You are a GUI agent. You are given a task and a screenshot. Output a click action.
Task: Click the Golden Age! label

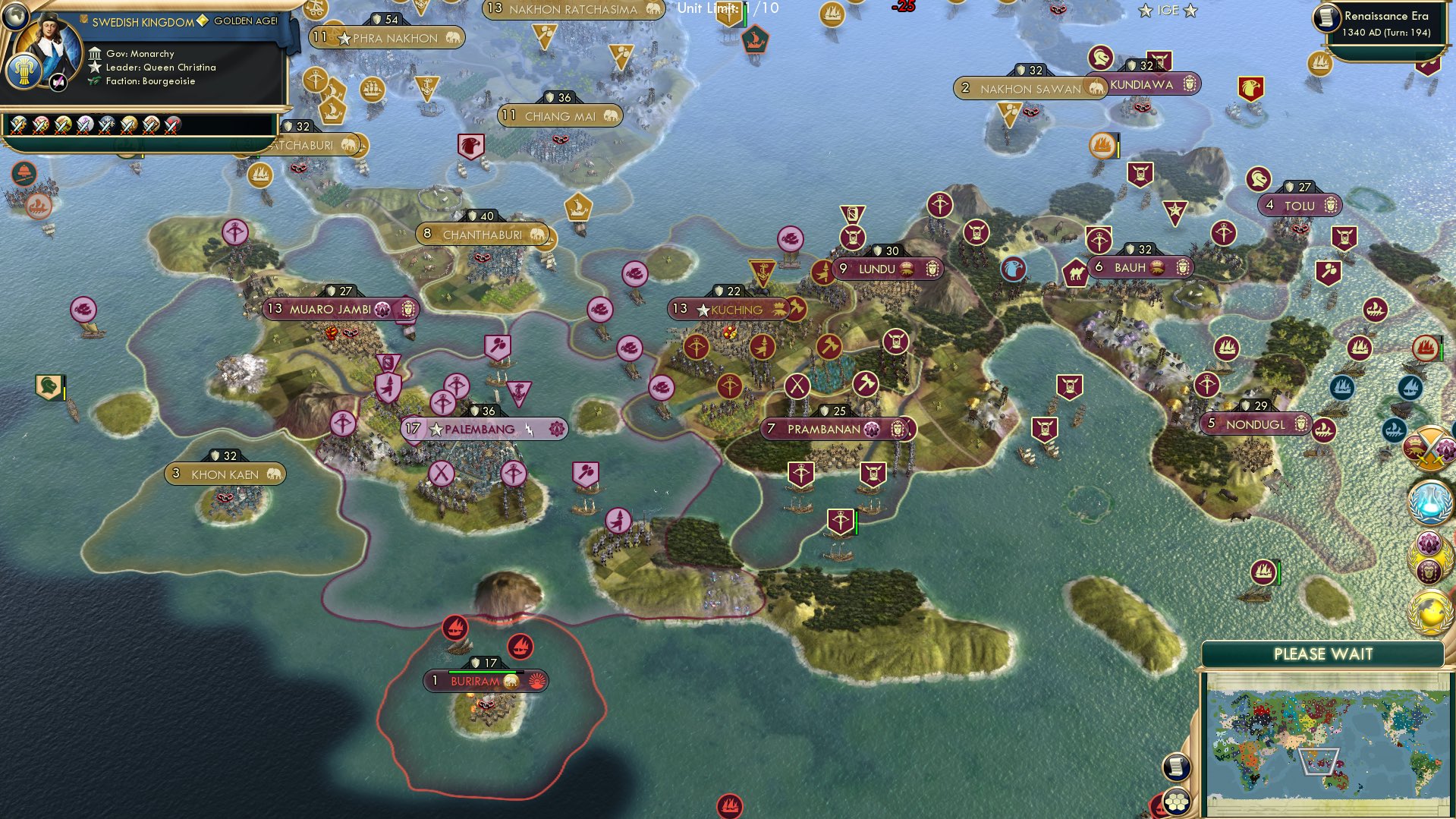click(x=245, y=21)
